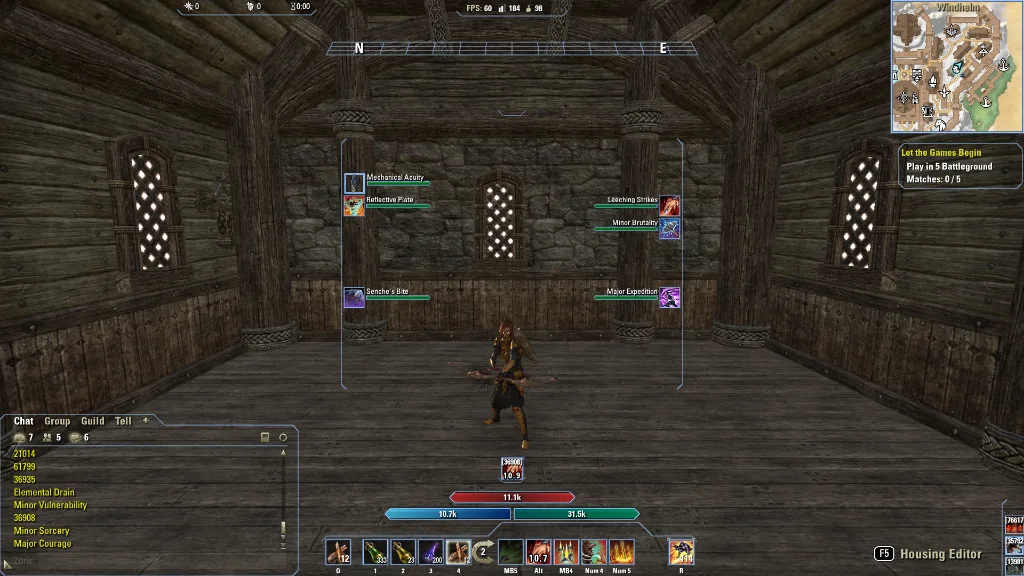Select the Mechanical Acuity buff icon

pyautogui.click(x=354, y=183)
